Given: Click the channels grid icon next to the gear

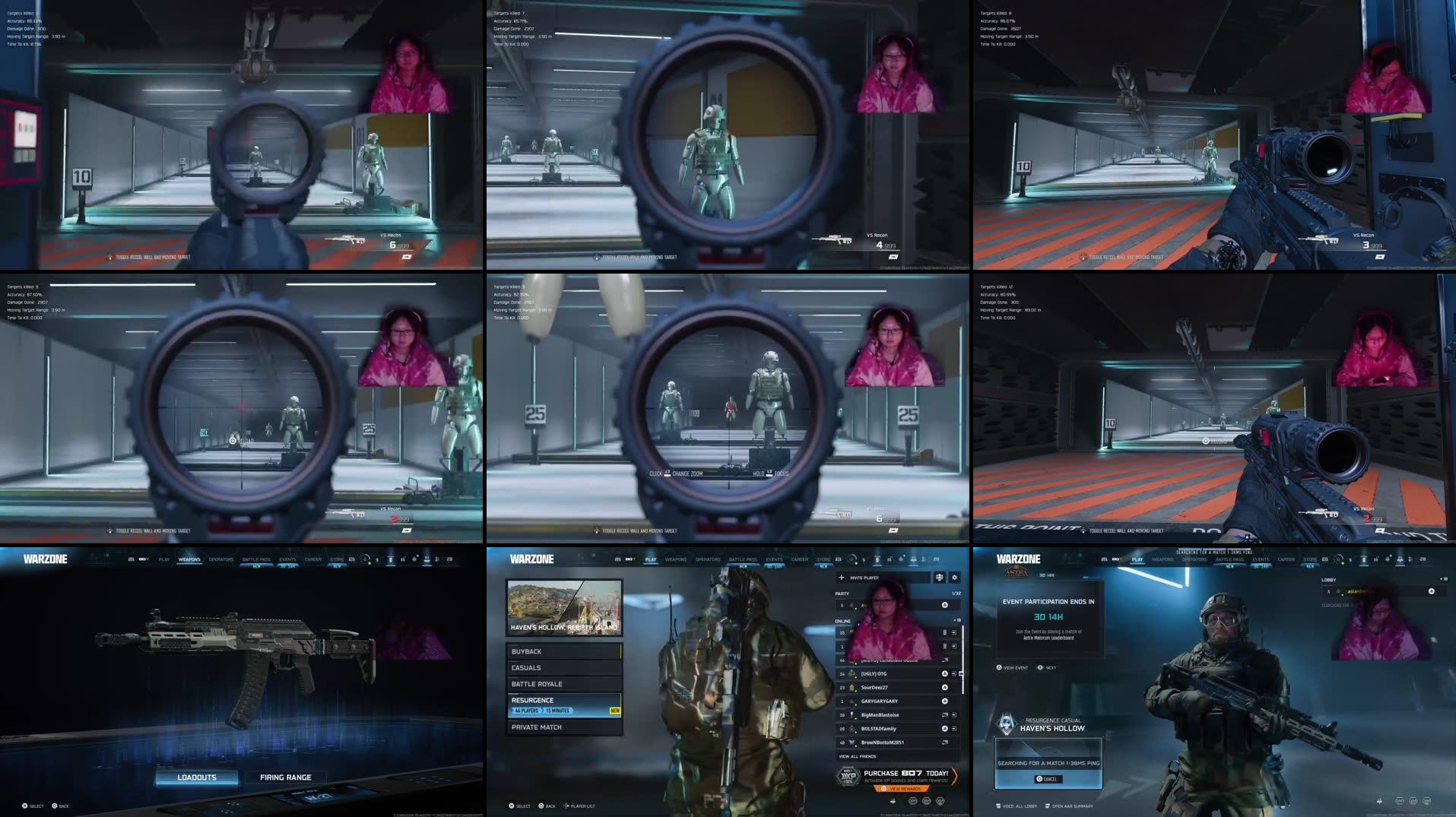Looking at the screenshot, I should pyautogui.click(x=938, y=578).
